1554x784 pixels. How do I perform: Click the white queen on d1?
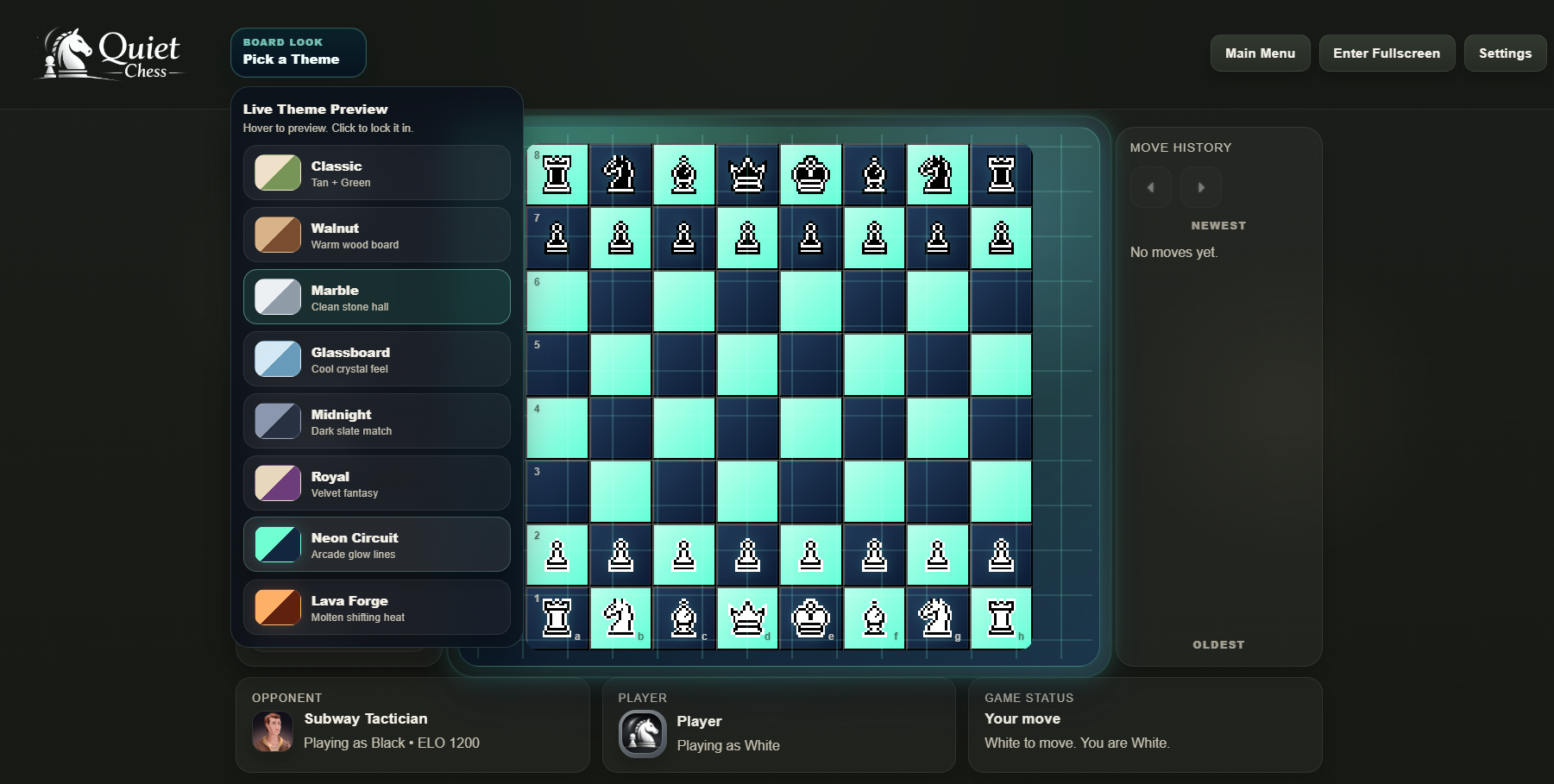(x=747, y=618)
